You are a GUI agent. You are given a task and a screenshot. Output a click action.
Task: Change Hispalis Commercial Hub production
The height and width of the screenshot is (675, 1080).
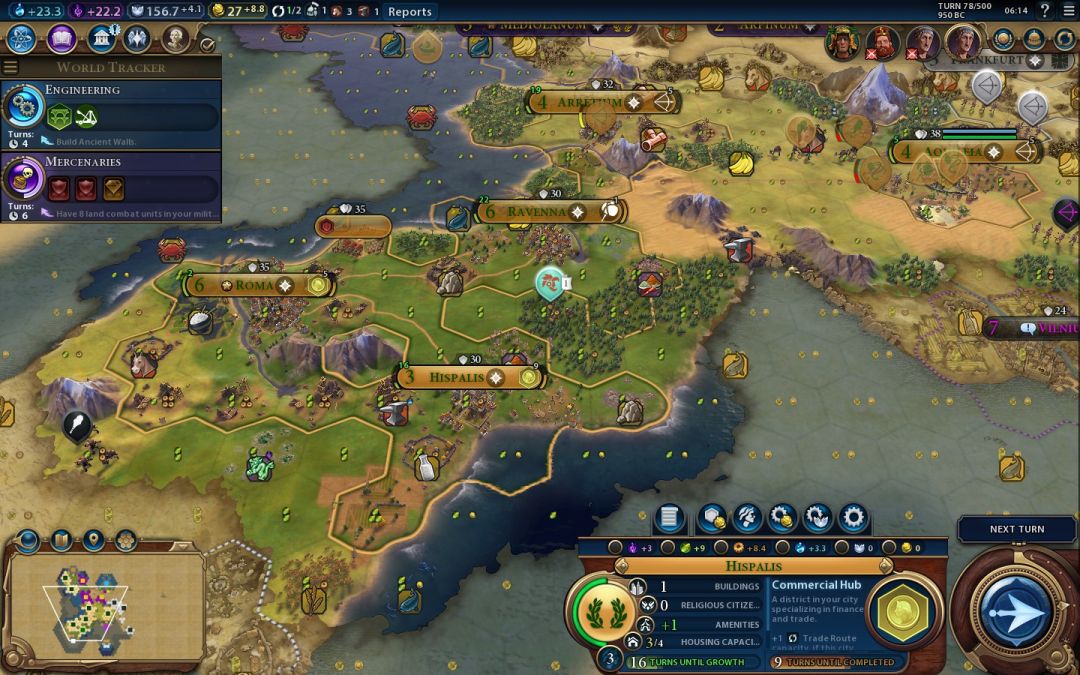pyautogui.click(x=904, y=611)
